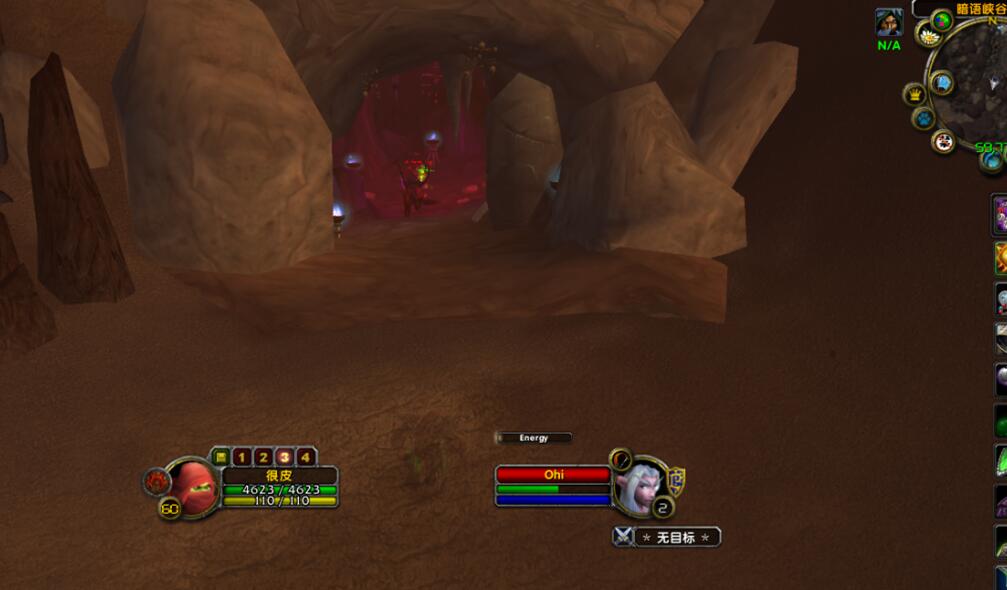The height and width of the screenshot is (590, 1007).
Task: Click the minimap
Action: click(x=974, y=88)
